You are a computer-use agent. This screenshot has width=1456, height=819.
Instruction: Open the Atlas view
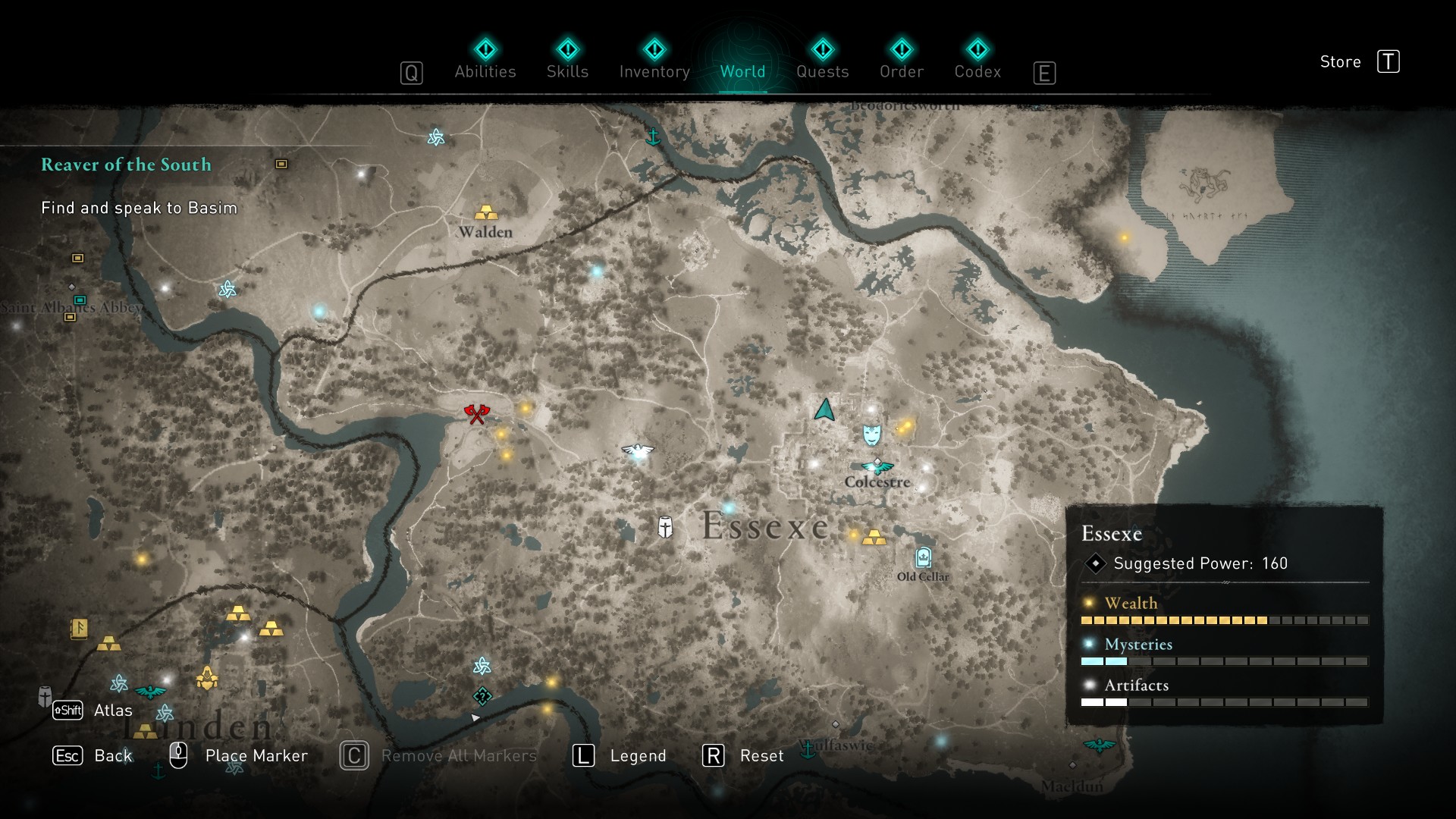pos(93,711)
